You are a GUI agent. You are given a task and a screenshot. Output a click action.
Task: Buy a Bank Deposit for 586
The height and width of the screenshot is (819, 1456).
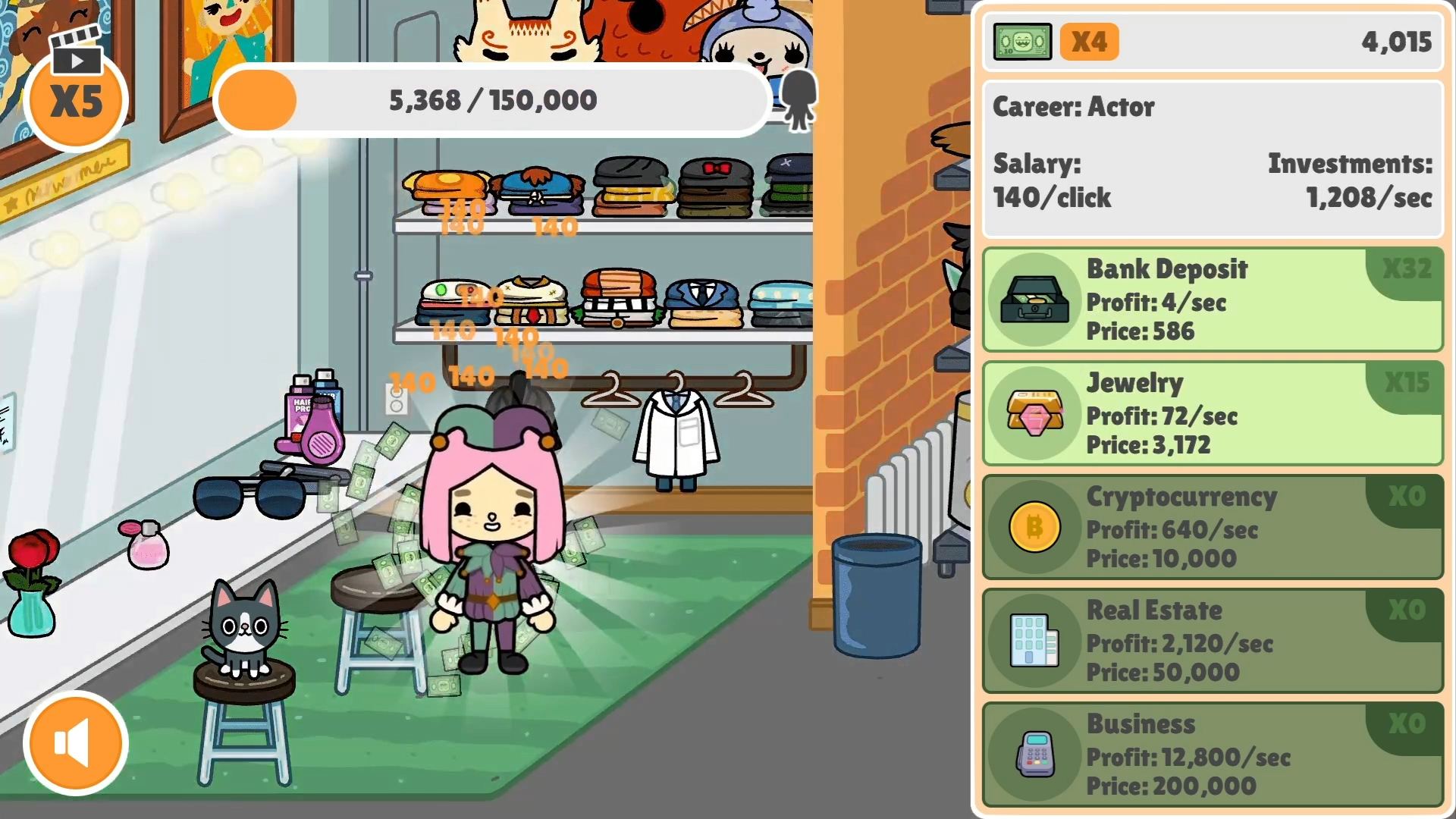click(x=1213, y=300)
